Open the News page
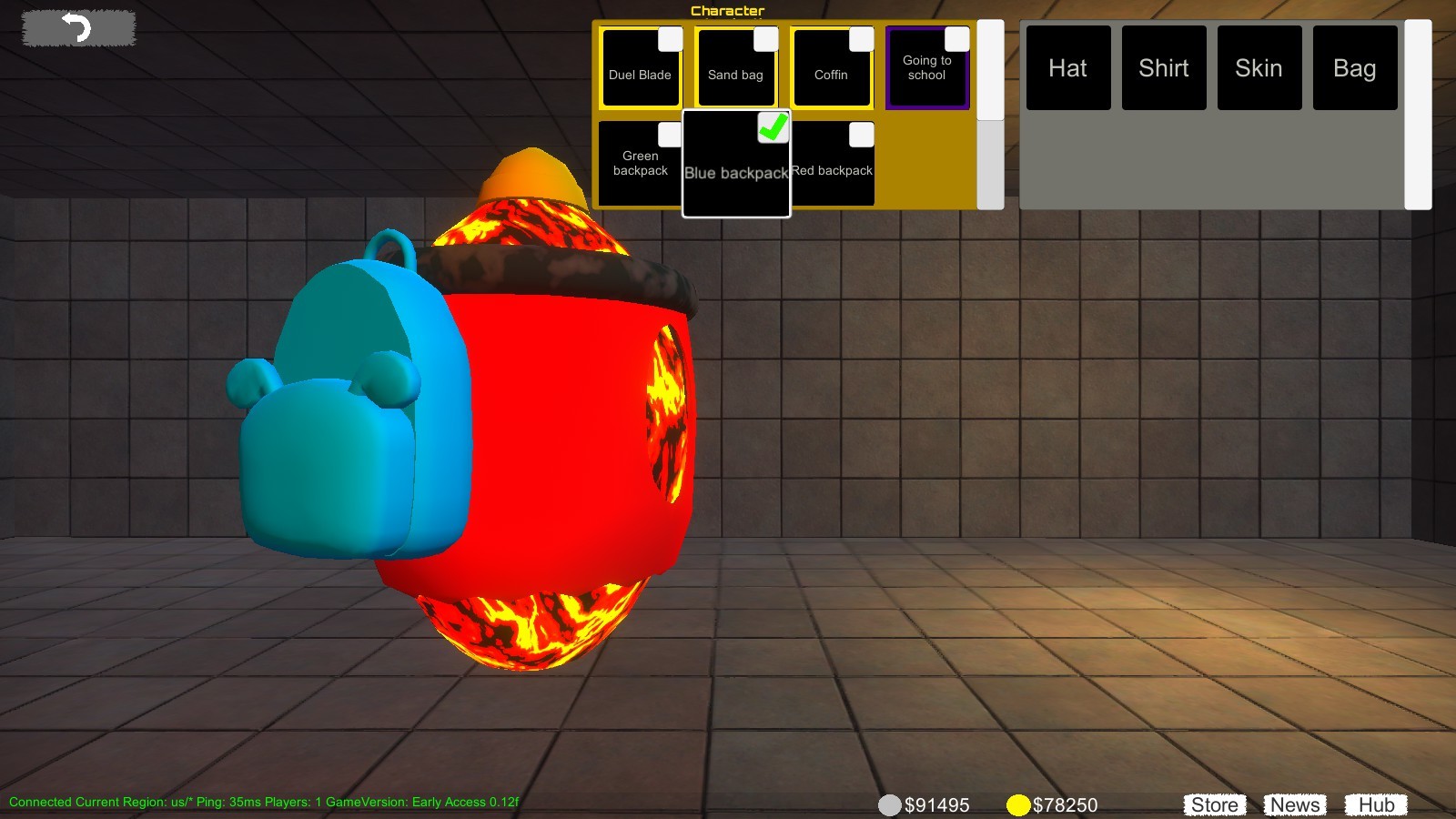Viewport: 1456px width, 819px height. pos(1294,804)
